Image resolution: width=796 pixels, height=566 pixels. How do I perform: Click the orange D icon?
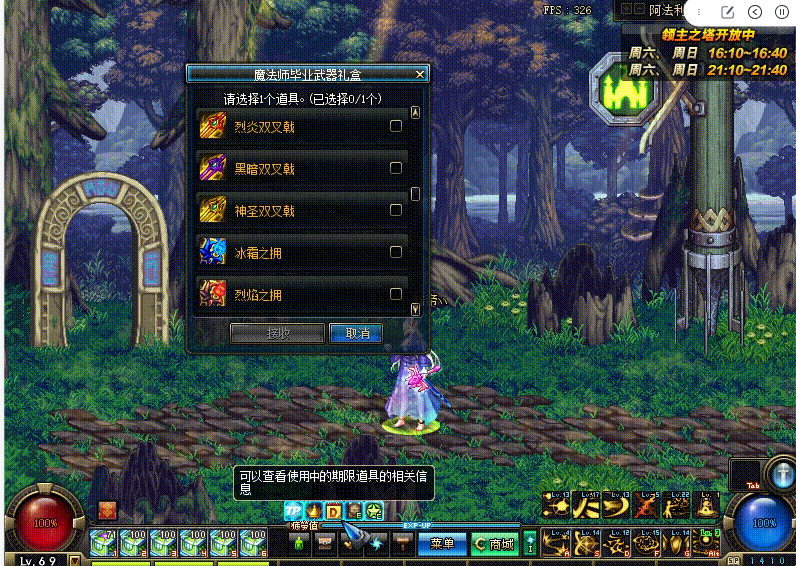pyautogui.click(x=334, y=512)
